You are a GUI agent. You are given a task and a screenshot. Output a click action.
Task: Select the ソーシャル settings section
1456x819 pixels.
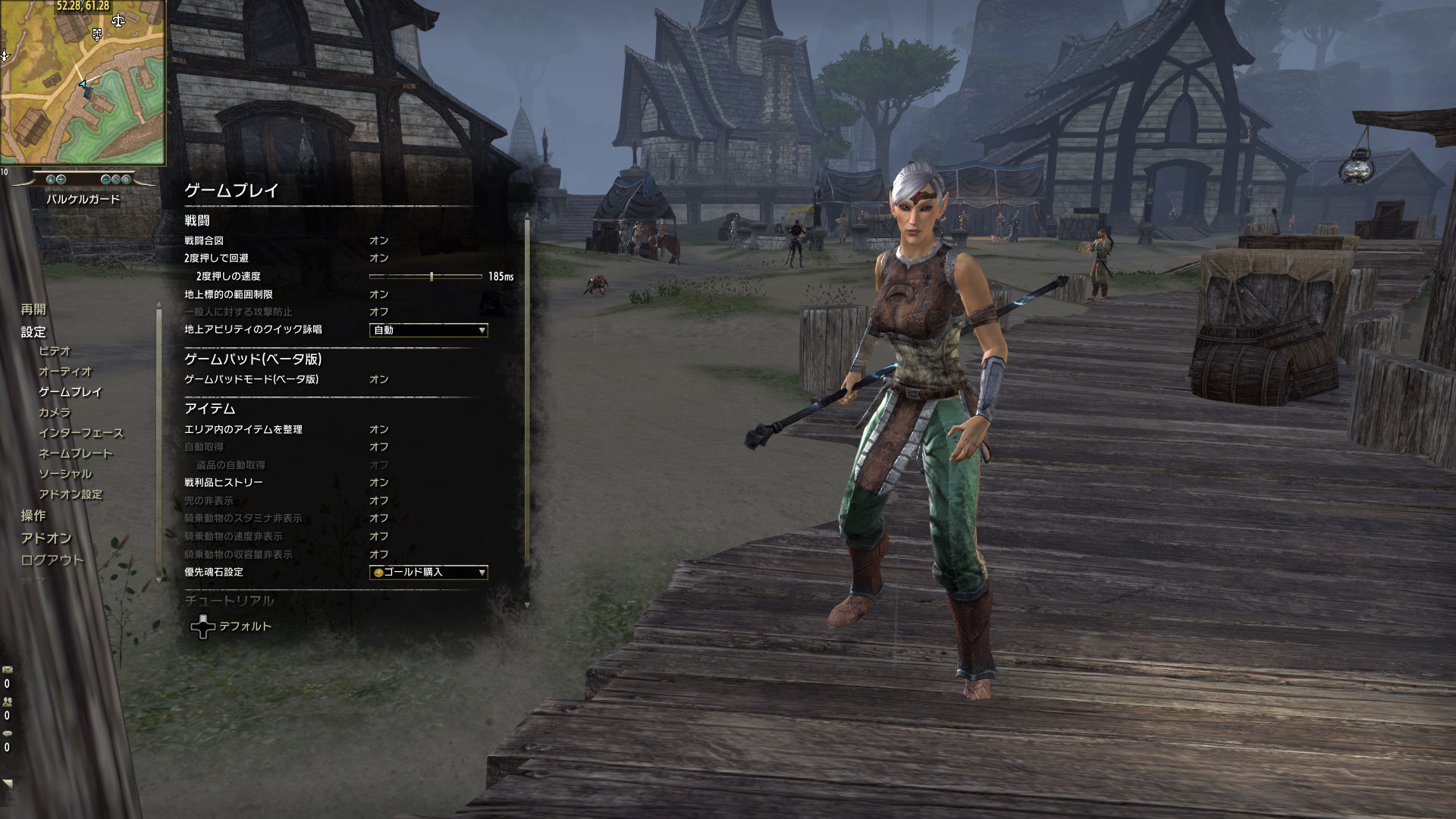[65, 474]
